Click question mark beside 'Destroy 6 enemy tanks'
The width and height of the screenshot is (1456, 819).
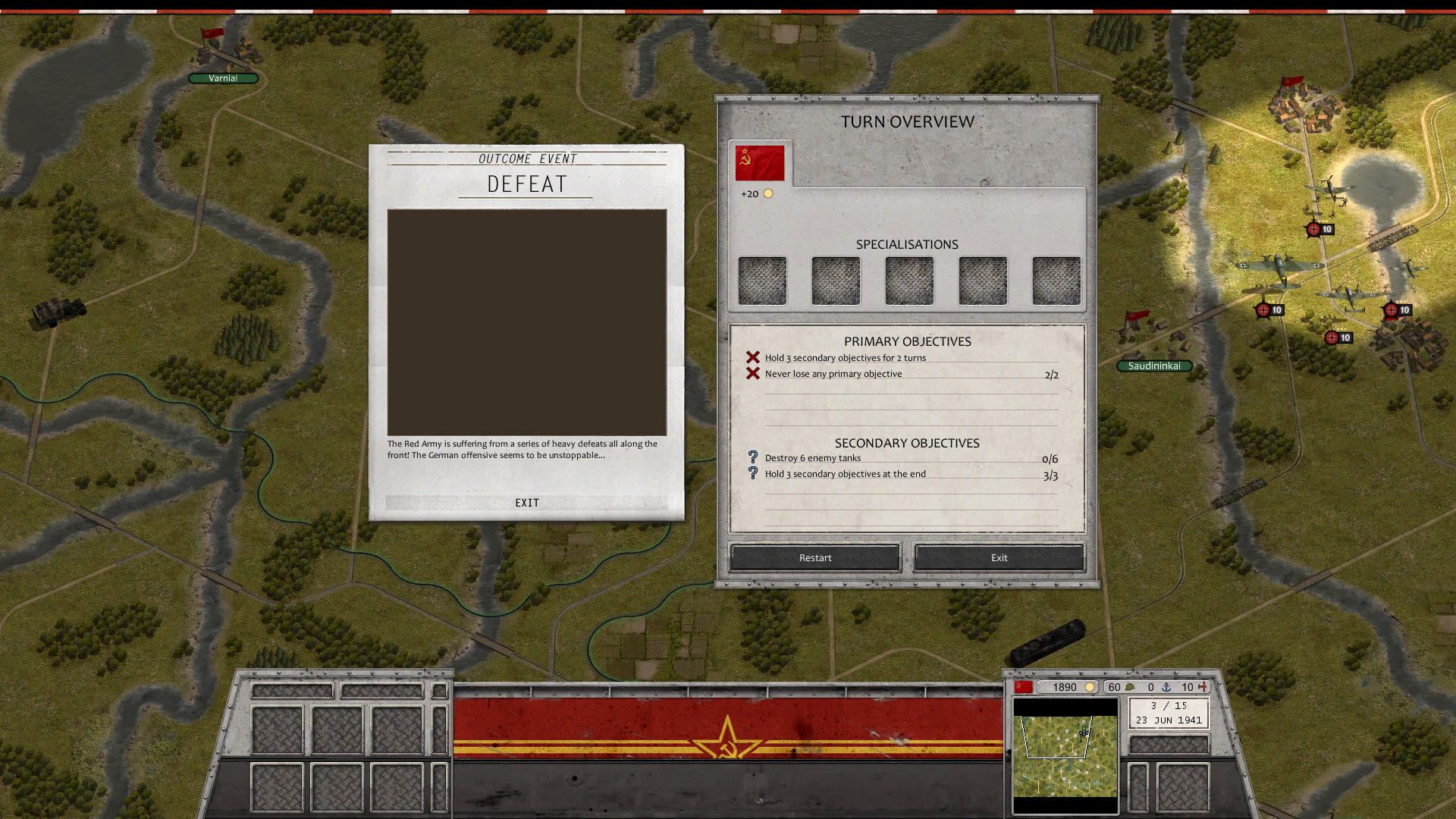752,457
